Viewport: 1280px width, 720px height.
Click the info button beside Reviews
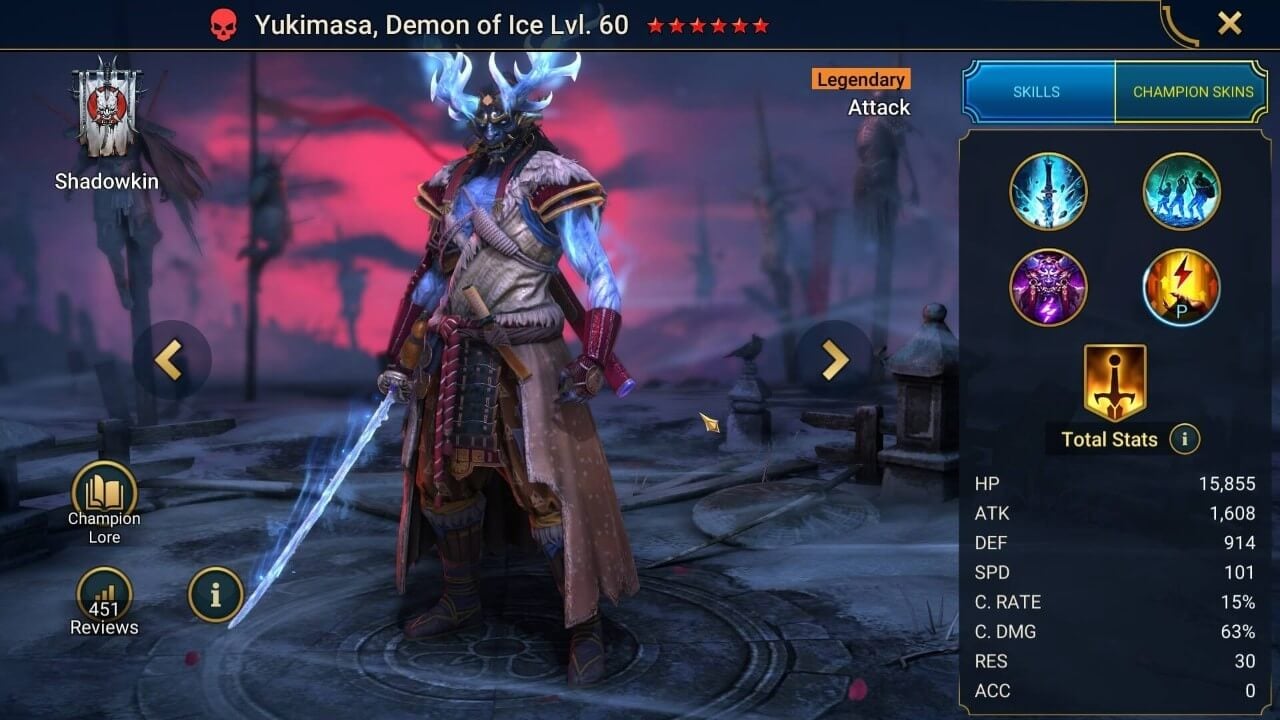215,595
